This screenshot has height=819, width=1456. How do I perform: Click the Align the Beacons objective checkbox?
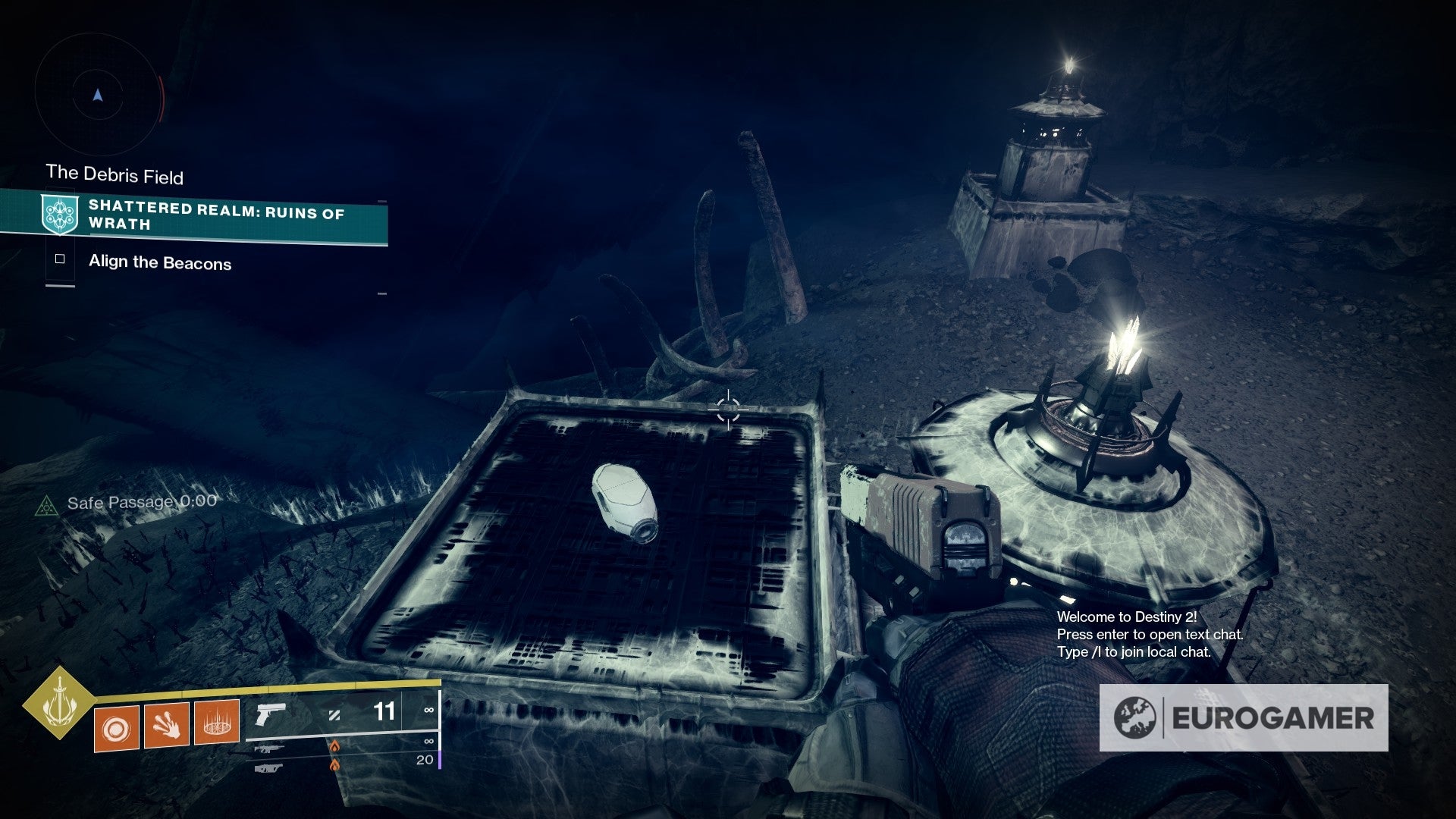click(x=60, y=259)
